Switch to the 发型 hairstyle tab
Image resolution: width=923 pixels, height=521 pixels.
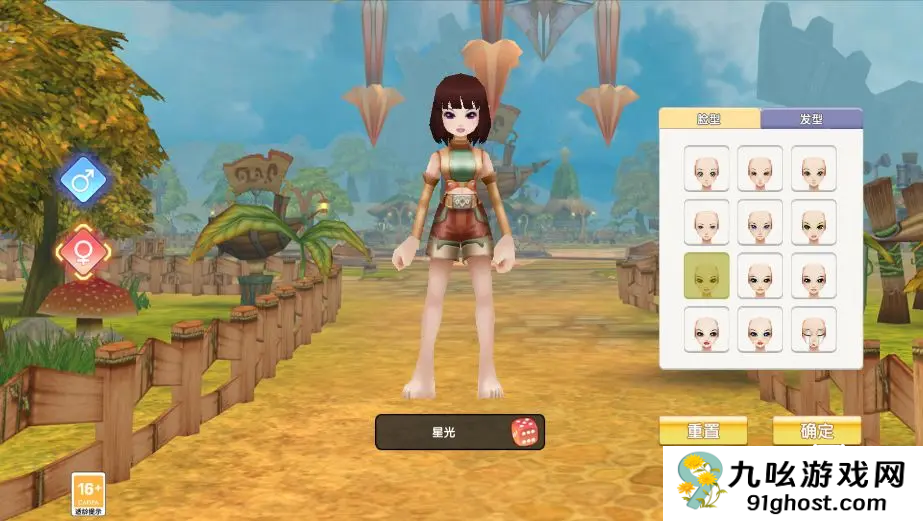point(811,119)
